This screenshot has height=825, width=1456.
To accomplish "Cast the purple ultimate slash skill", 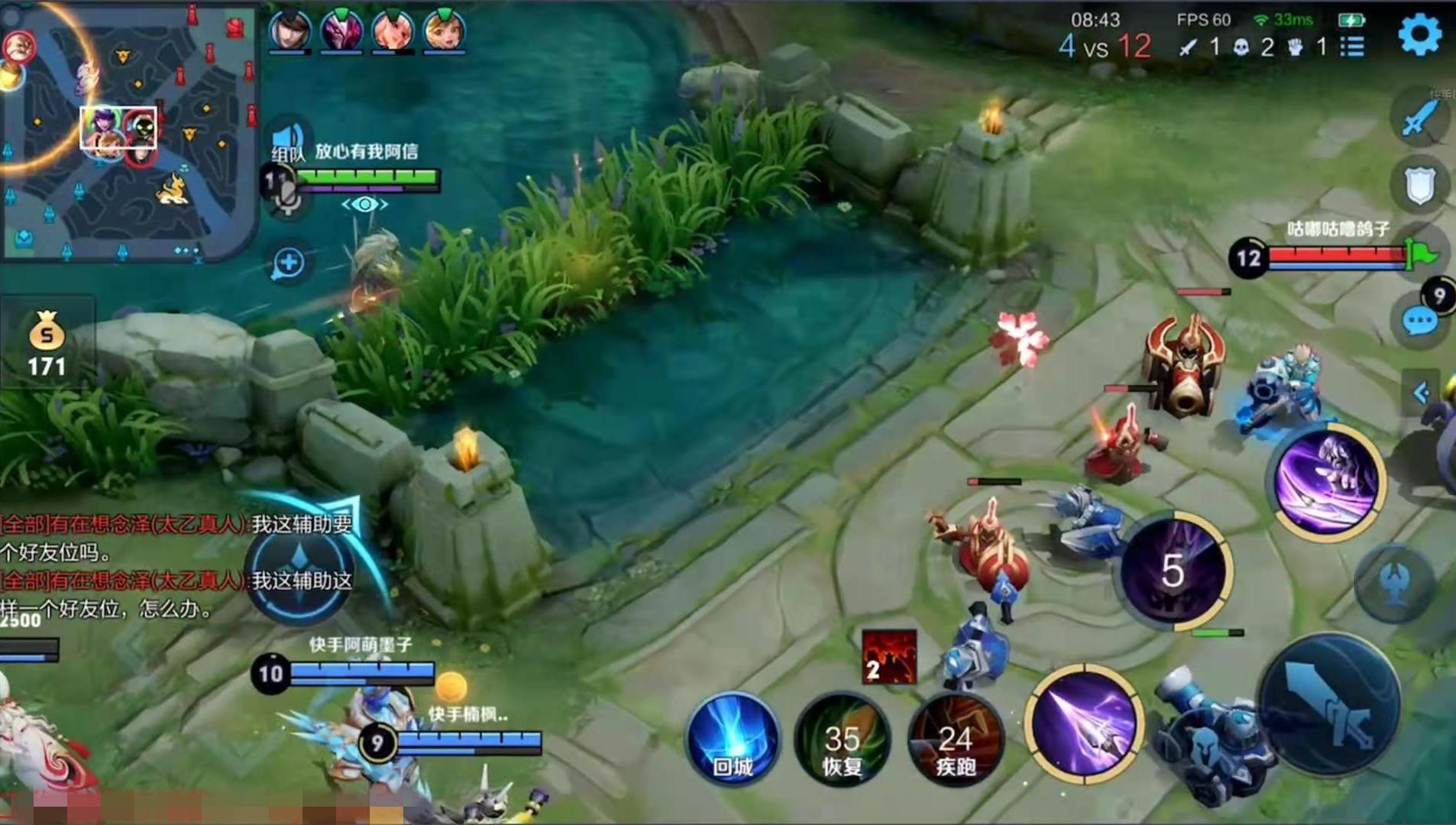I will pos(1328,481).
